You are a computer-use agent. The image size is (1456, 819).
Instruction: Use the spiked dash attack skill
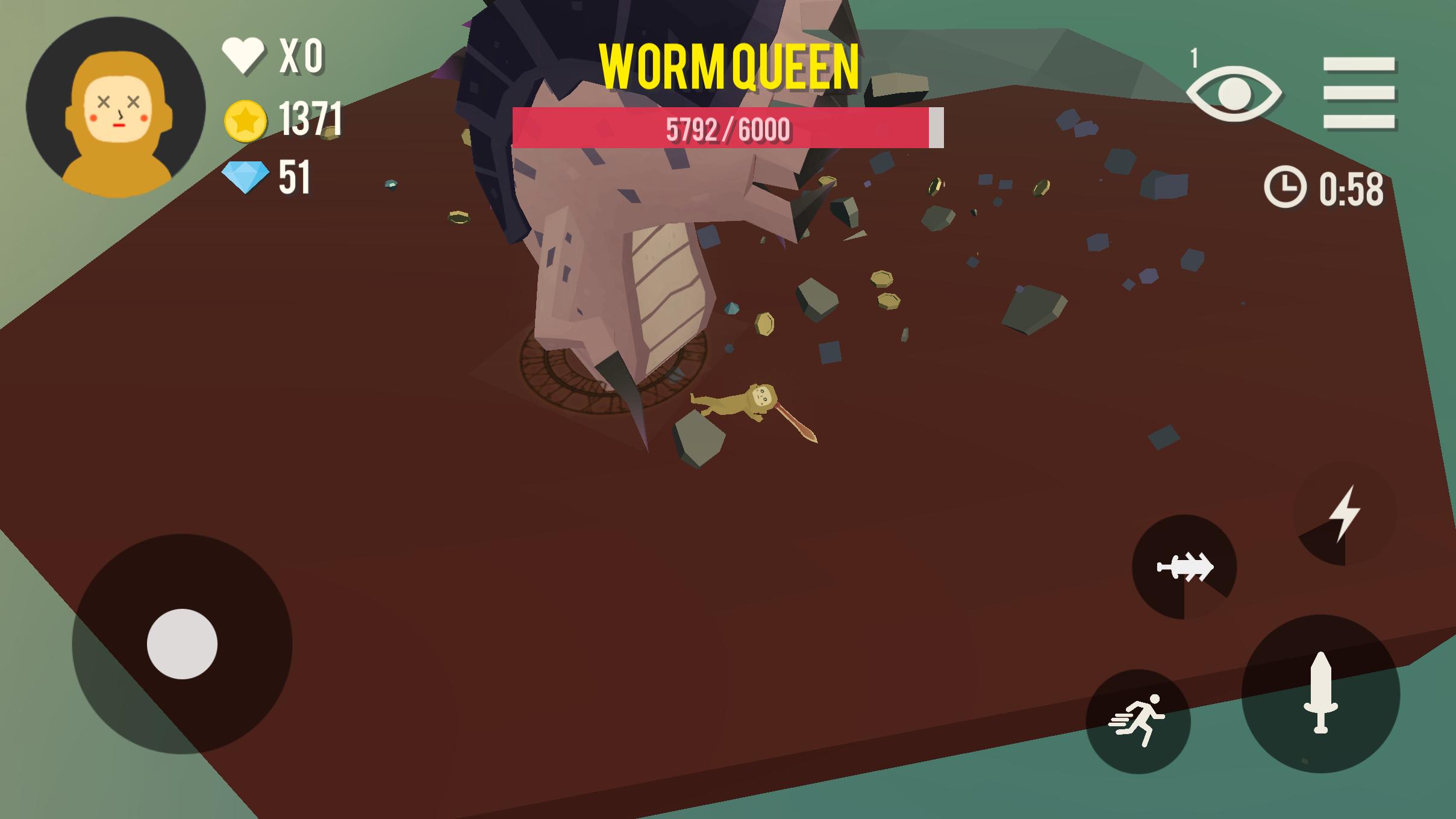pos(1184,567)
